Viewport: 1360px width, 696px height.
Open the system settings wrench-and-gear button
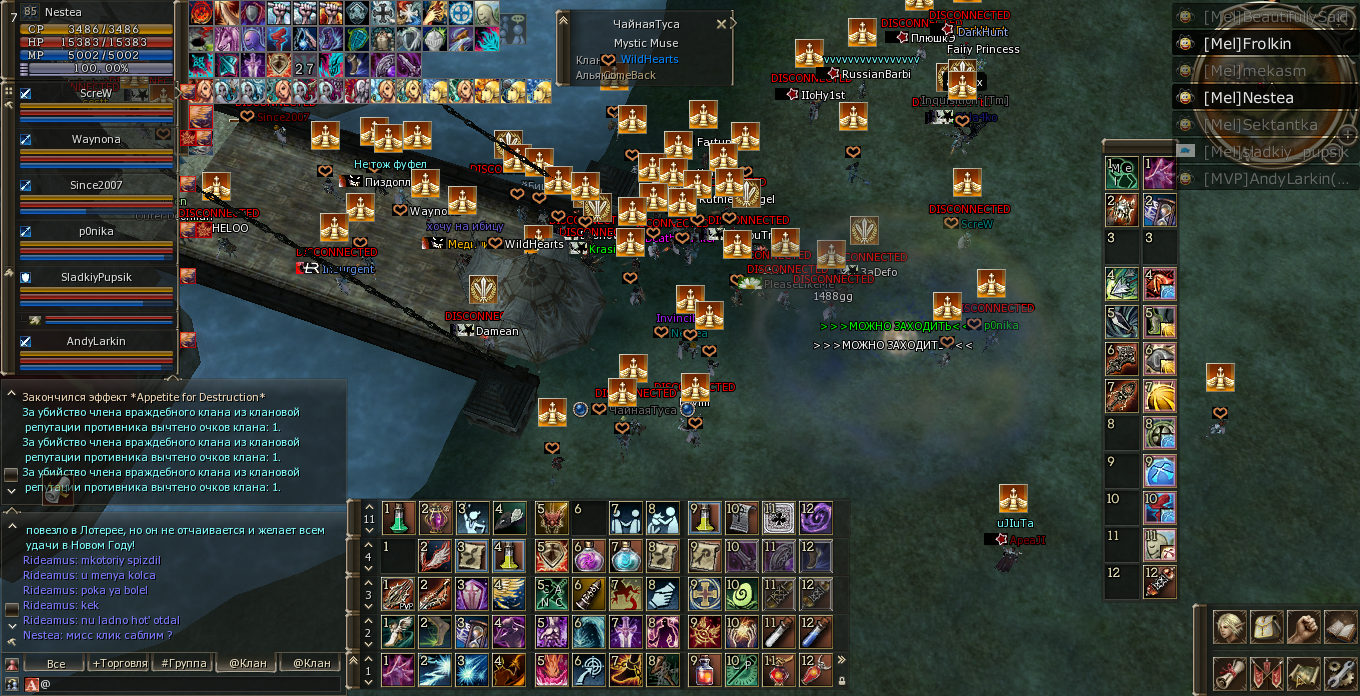click(x=1340, y=674)
